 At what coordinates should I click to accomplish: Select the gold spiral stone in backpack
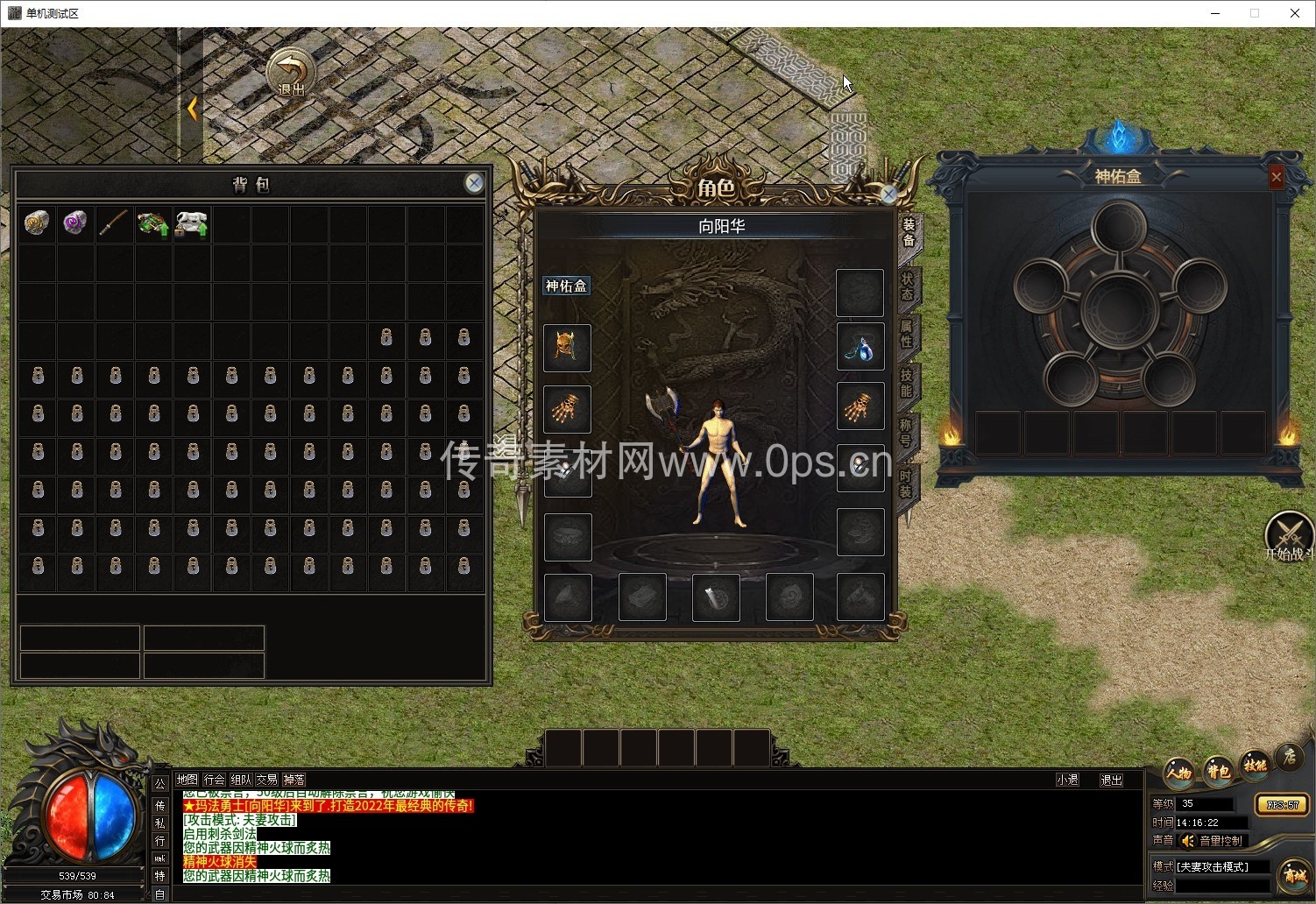36,223
